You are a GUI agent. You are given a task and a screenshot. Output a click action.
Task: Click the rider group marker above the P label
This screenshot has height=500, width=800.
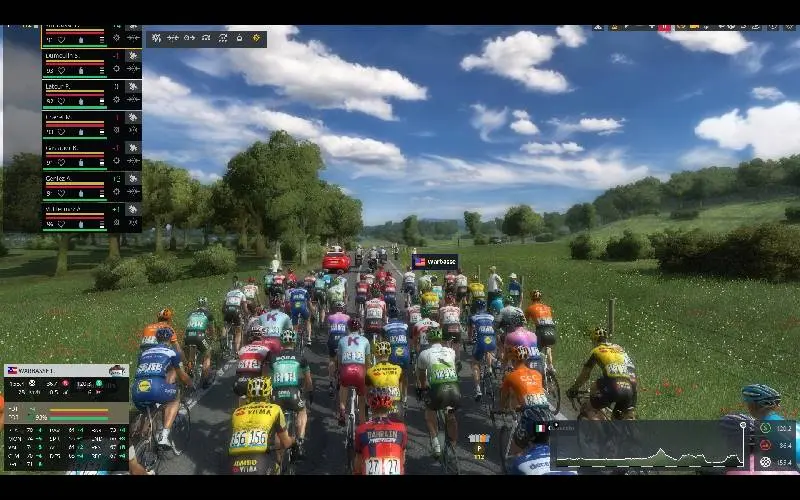click(x=480, y=438)
